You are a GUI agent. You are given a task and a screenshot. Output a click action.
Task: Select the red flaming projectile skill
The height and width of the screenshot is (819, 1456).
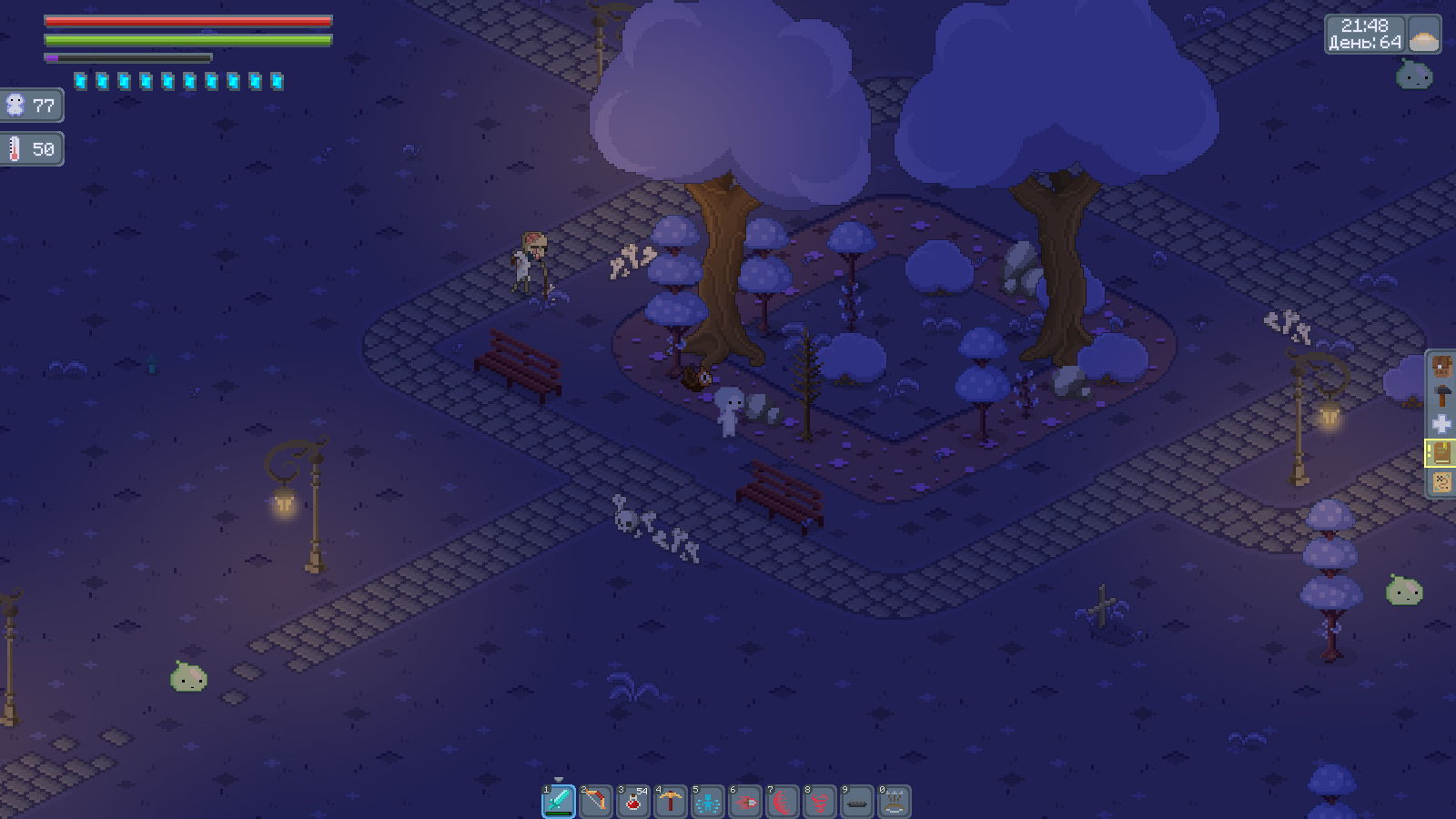point(745,802)
